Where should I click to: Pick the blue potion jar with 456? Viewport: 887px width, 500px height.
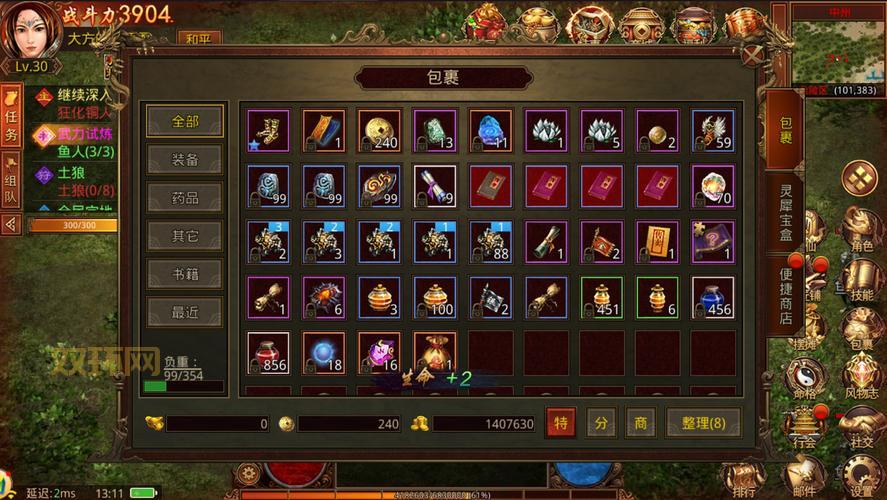pos(712,297)
